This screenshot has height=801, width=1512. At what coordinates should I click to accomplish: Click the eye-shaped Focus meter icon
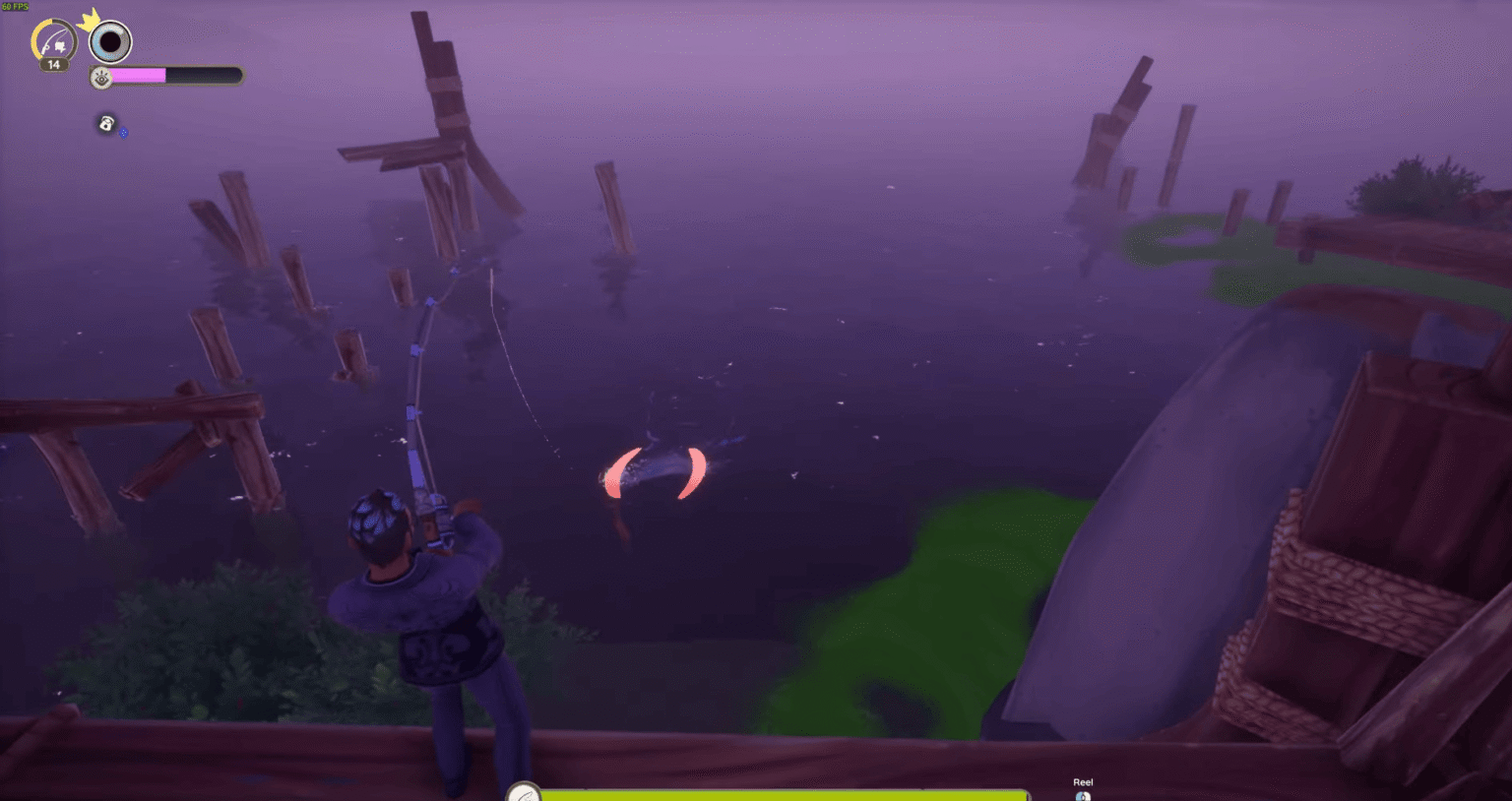100,78
